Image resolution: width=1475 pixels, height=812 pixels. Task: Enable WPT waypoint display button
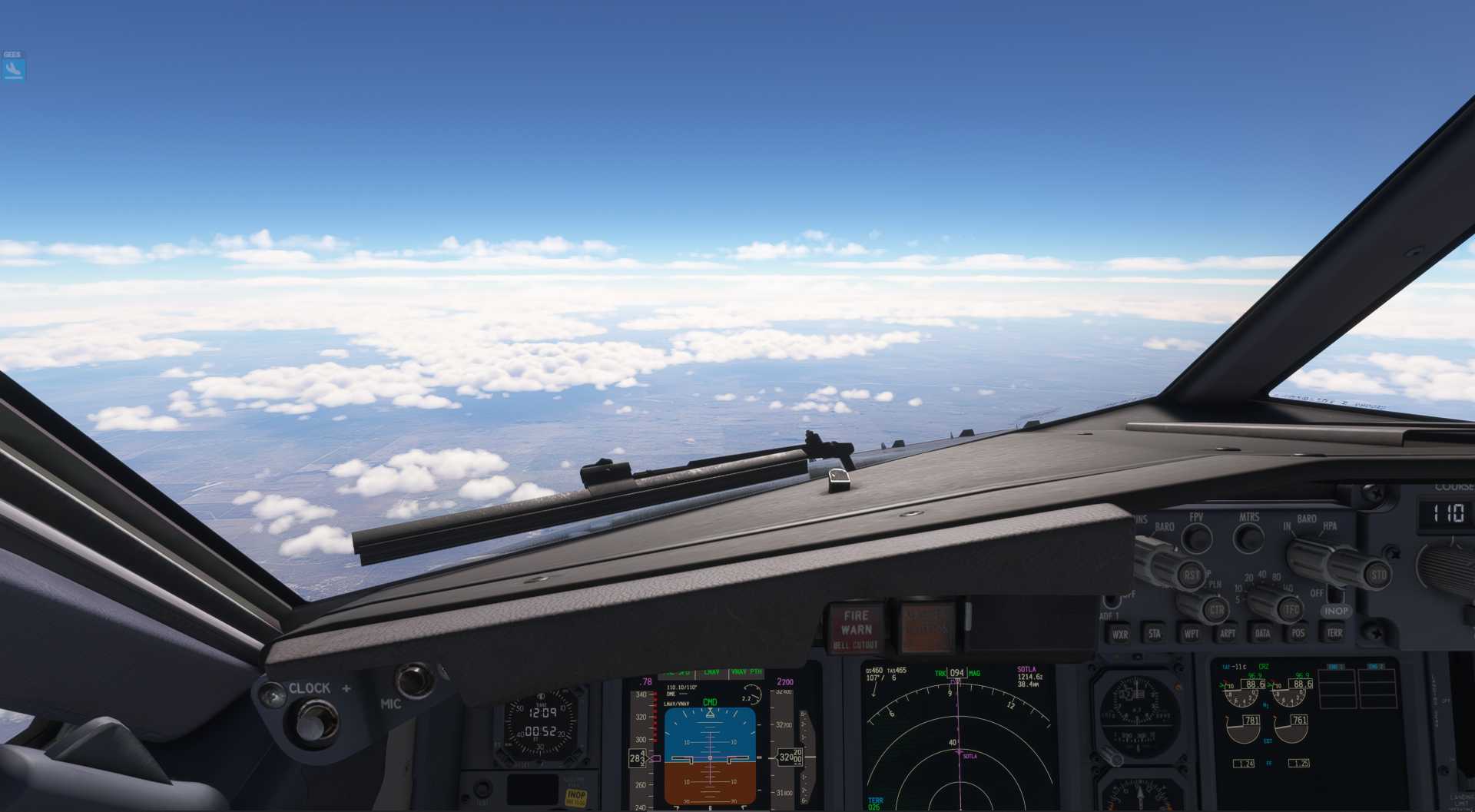point(1191,634)
